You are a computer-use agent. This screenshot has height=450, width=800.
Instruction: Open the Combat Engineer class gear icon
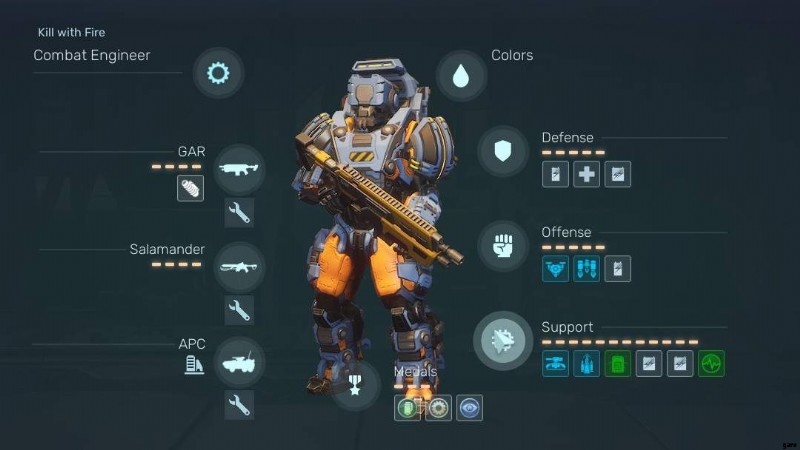point(217,73)
